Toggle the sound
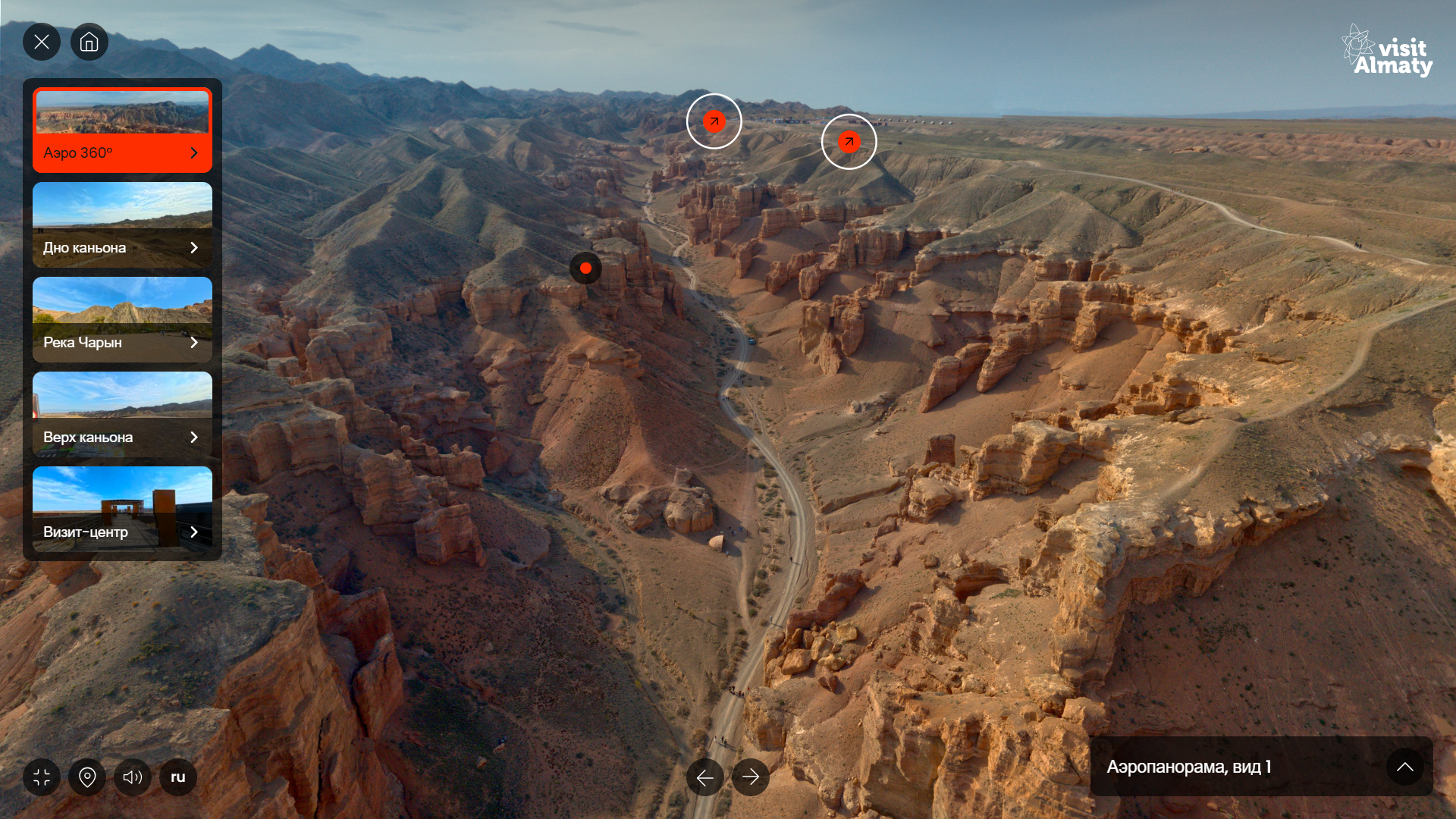Viewport: 1456px width, 819px height. [133, 777]
